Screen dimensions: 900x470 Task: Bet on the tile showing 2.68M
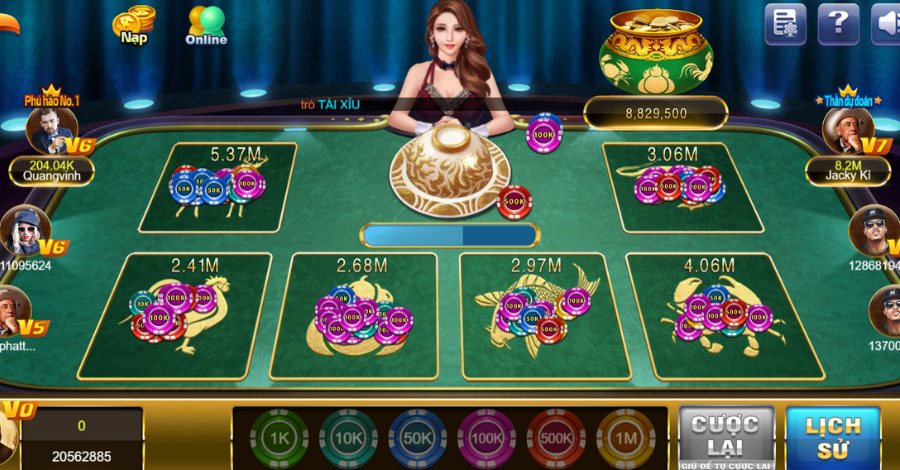pyautogui.click(x=360, y=315)
